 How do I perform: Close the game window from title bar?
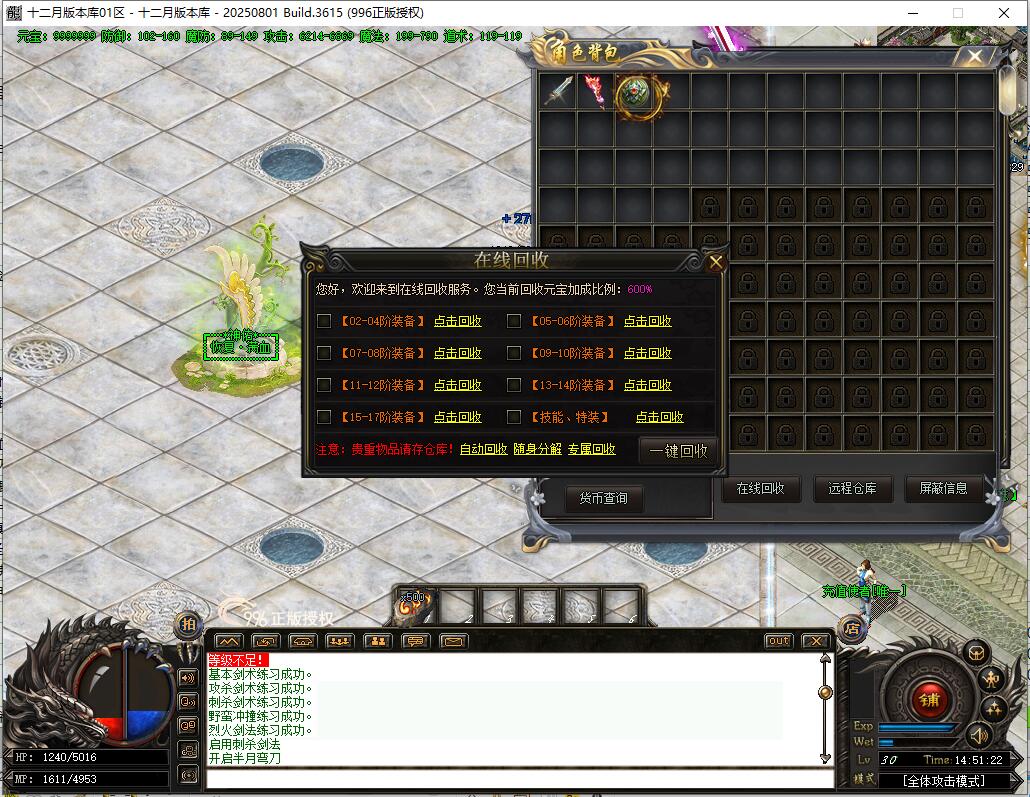tap(1004, 13)
